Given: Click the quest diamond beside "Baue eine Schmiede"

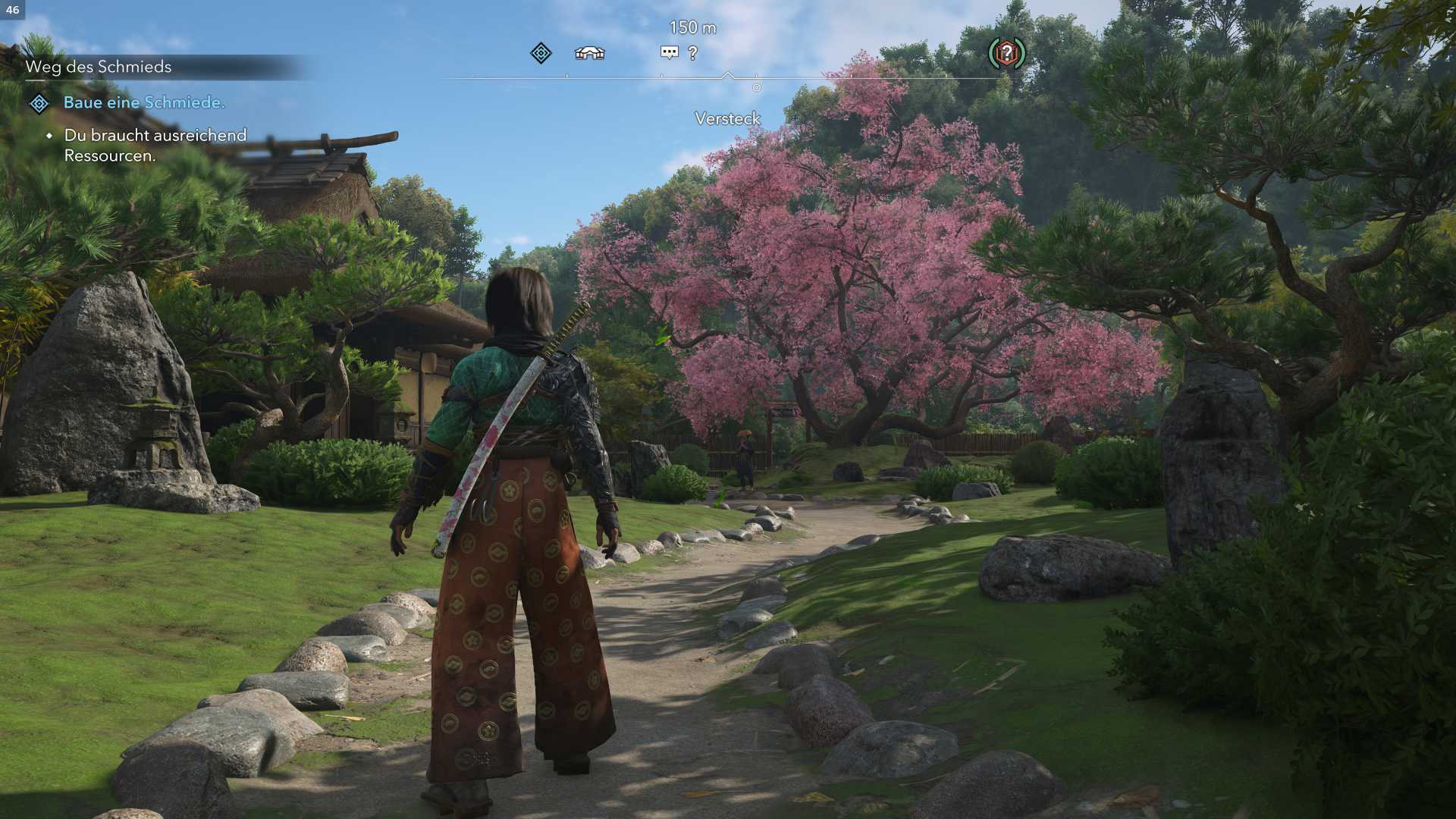Looking at the screenshot, I should (39, 103).
